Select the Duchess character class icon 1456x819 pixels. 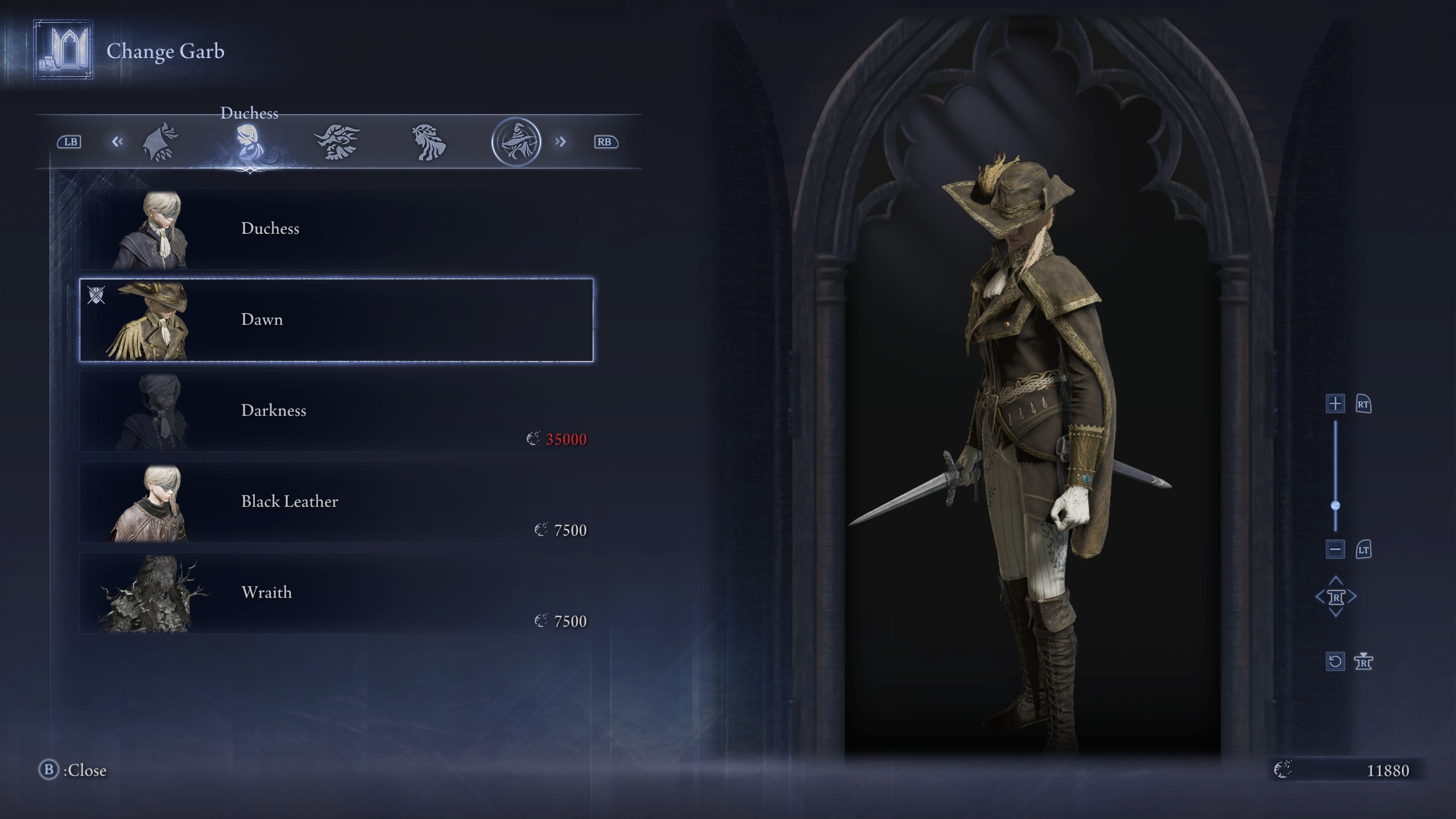[x=249, y=142]
